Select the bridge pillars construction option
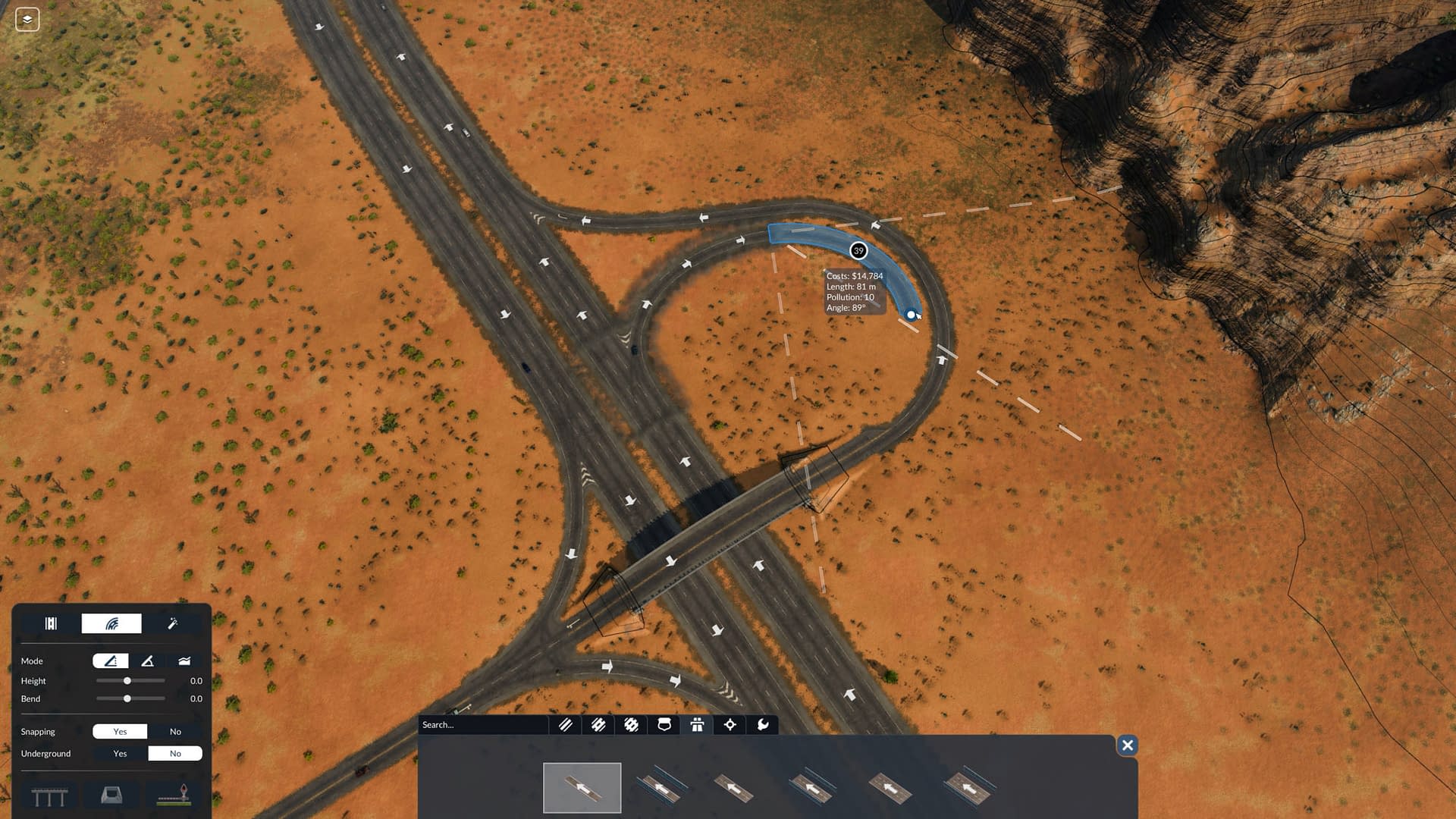The width and height of the screenshot is (1456, 819). click(x=50, y=796)
